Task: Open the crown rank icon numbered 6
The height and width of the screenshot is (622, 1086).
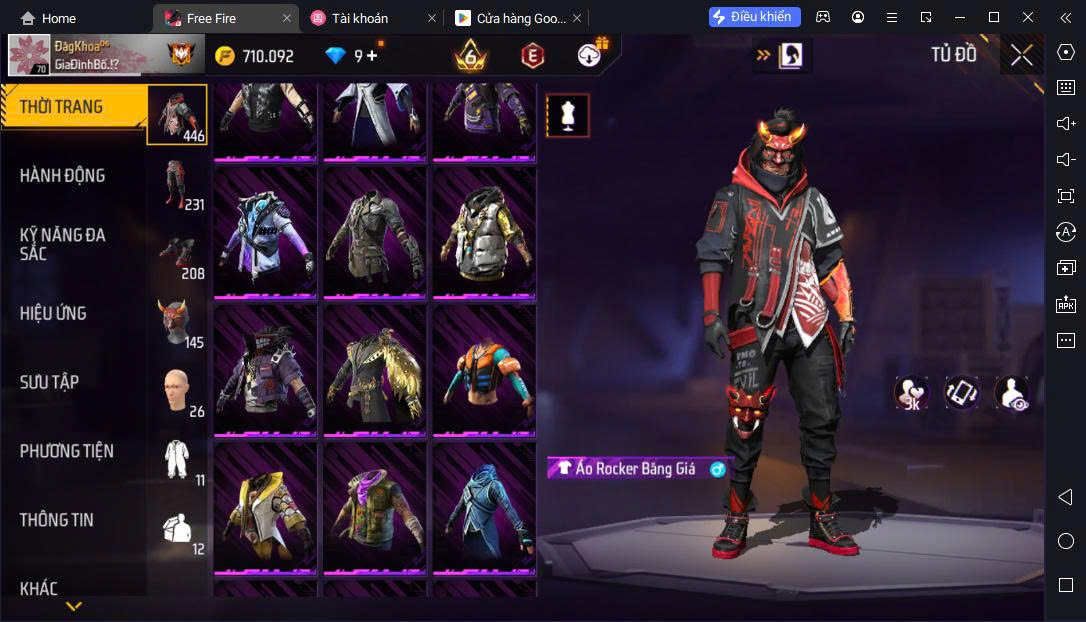Action: pyautogui.click(x=469, y=56)
